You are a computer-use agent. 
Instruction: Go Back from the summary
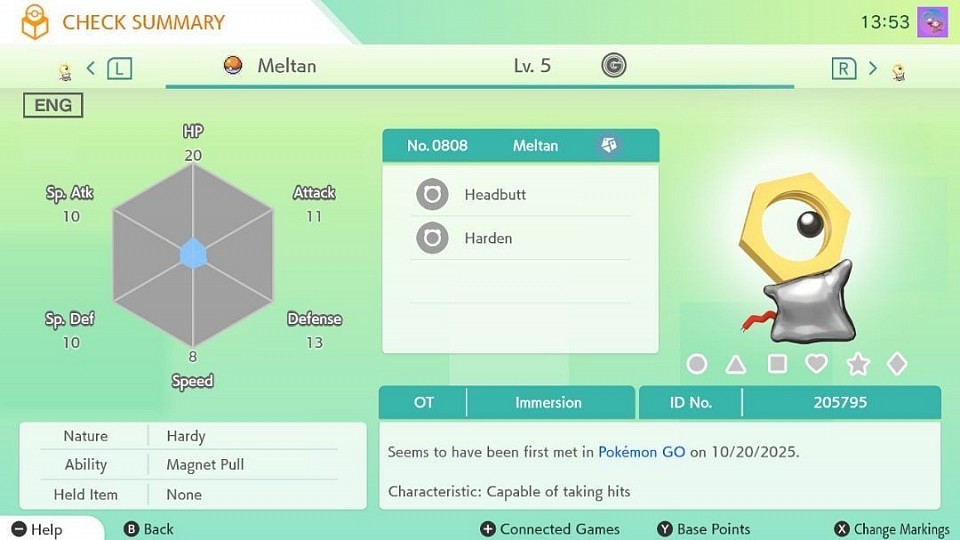click(148, 529)
